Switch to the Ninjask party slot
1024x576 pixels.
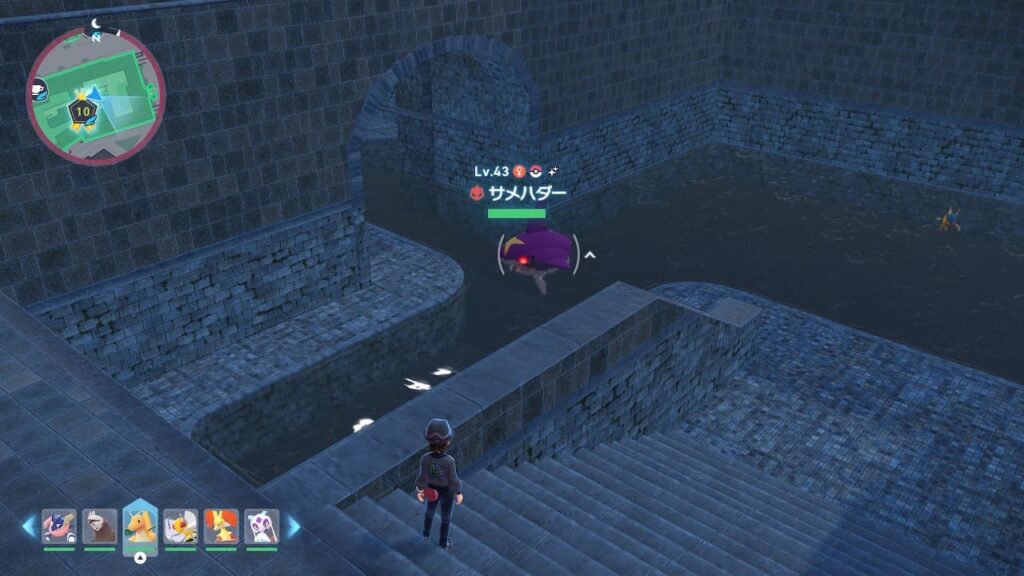180,526
